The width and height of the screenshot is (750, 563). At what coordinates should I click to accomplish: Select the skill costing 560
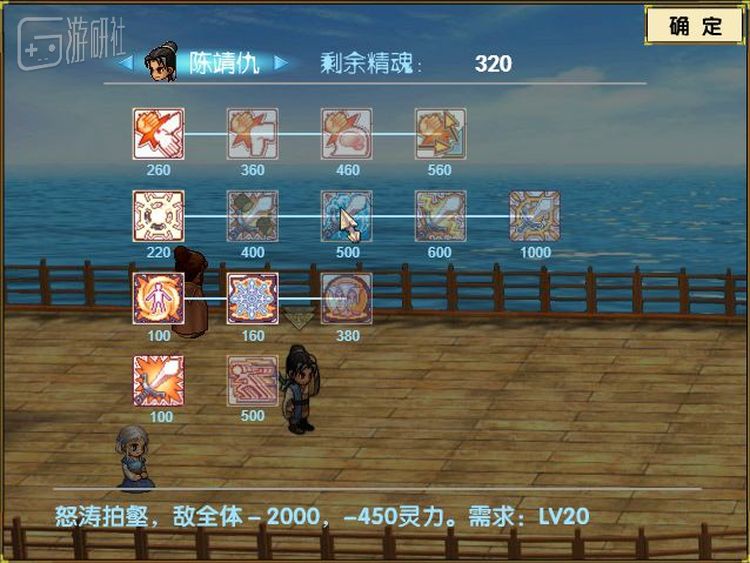point(441,134)
